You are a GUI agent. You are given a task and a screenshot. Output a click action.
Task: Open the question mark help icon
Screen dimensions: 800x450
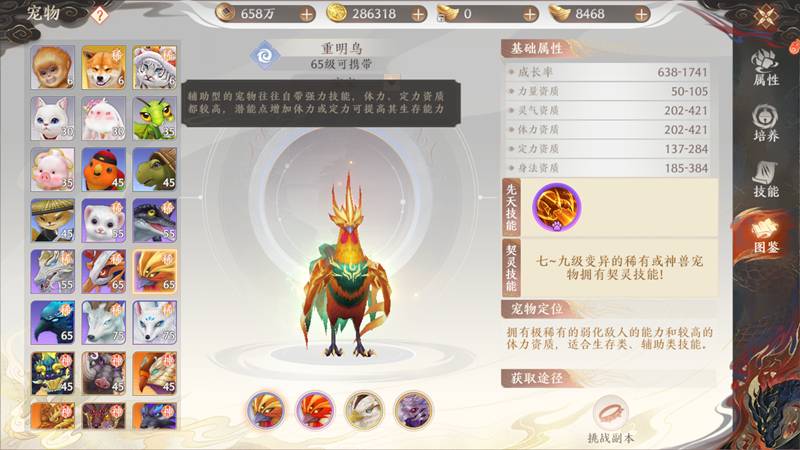(x=99, y=14)
